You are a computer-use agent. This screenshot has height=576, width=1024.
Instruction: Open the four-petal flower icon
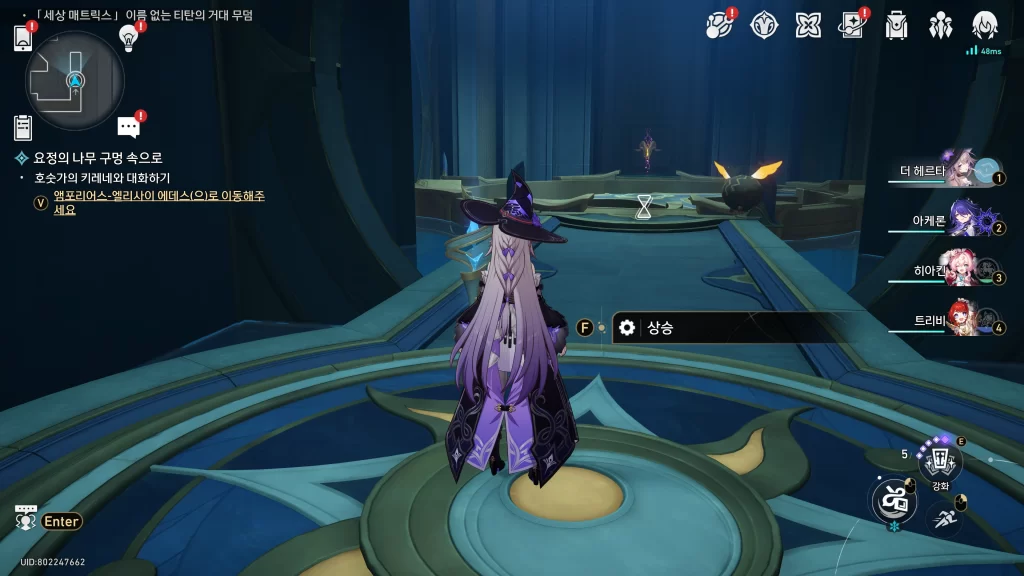pyautogui.click(x=808, y=25)
